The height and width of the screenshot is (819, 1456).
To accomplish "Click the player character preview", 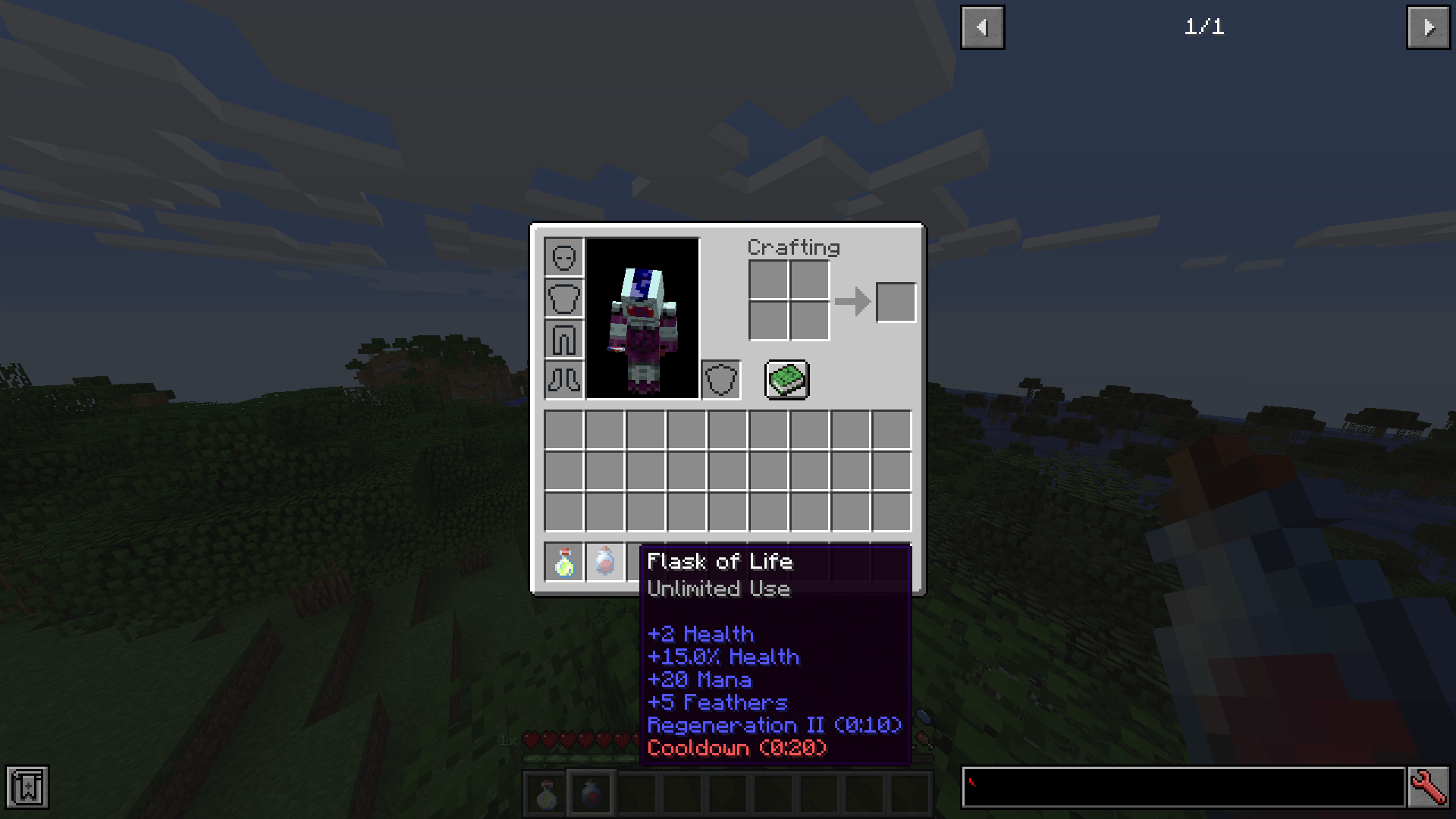I will tap(642, 318).
